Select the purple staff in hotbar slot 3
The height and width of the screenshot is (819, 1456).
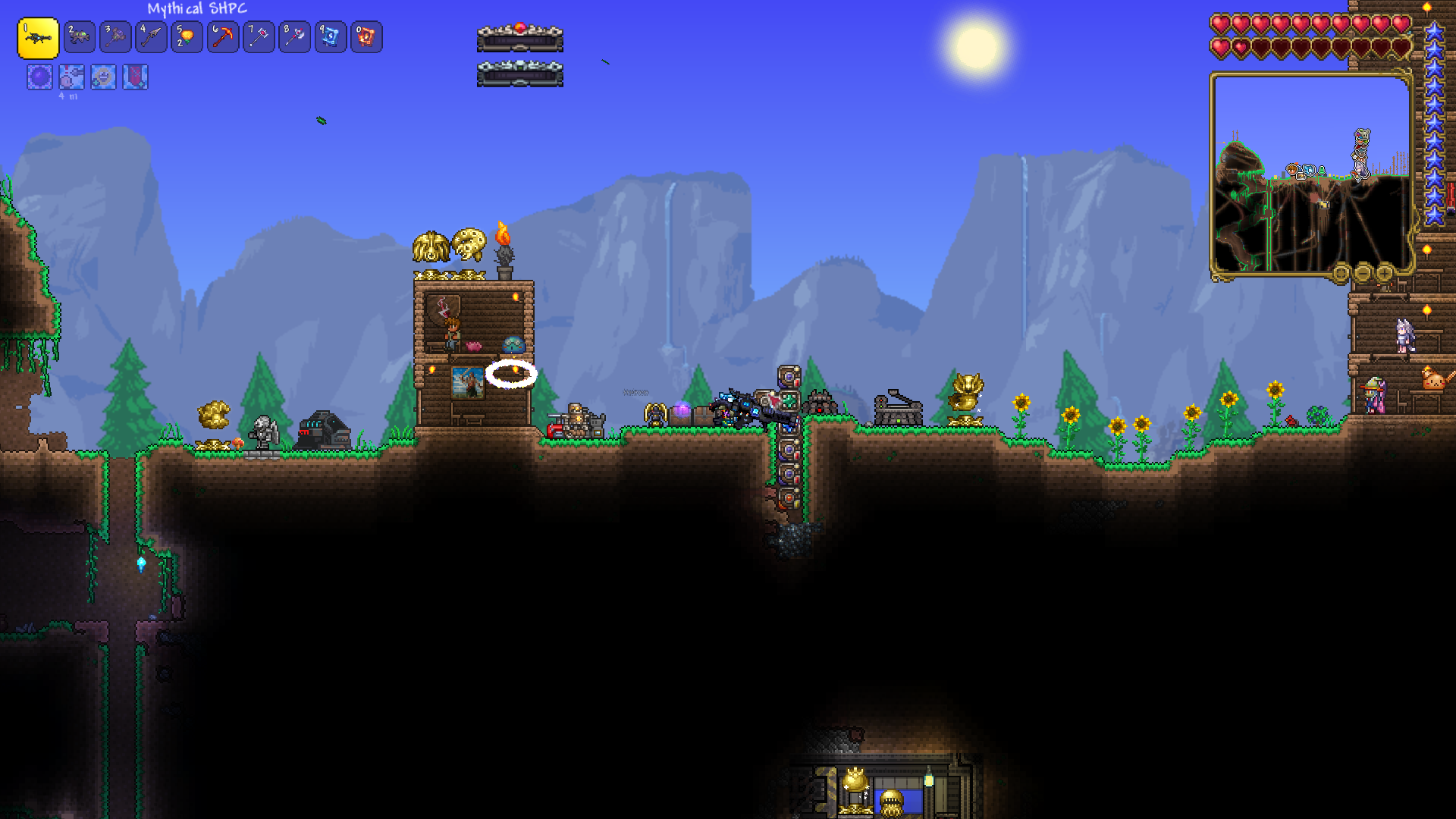coord(115,36)
